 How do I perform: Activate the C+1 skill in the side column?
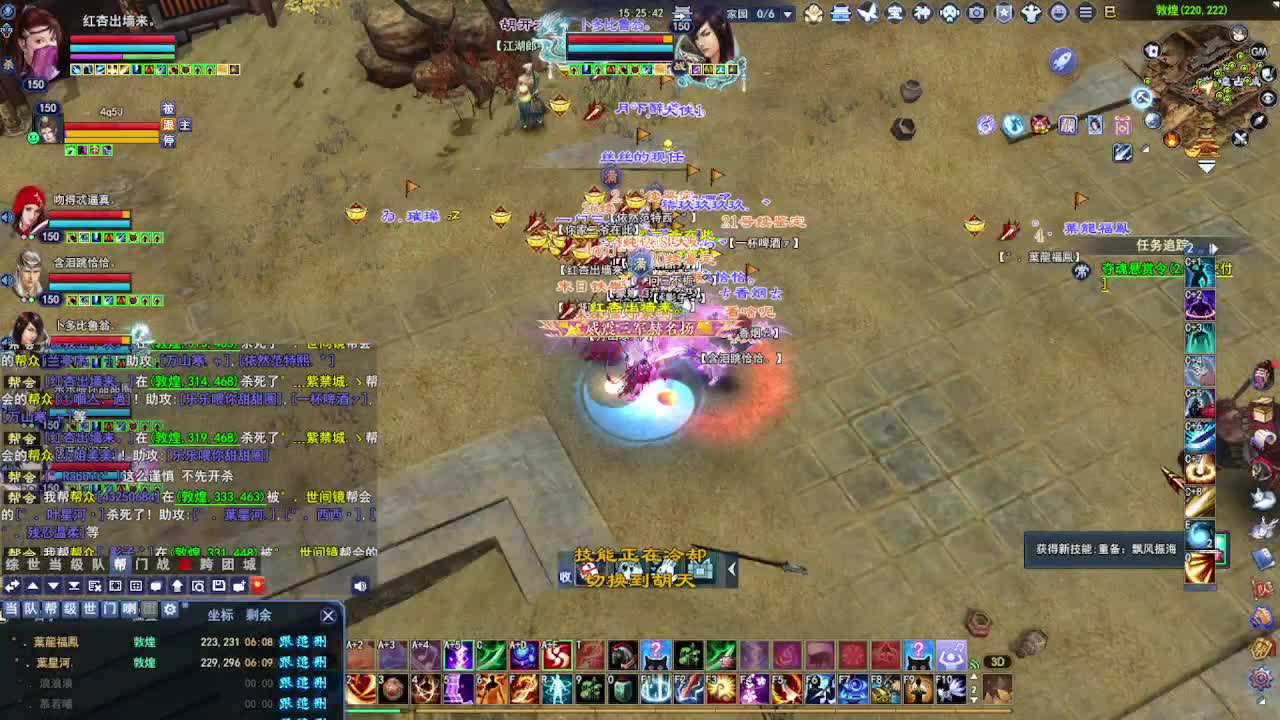[1199, 272]
